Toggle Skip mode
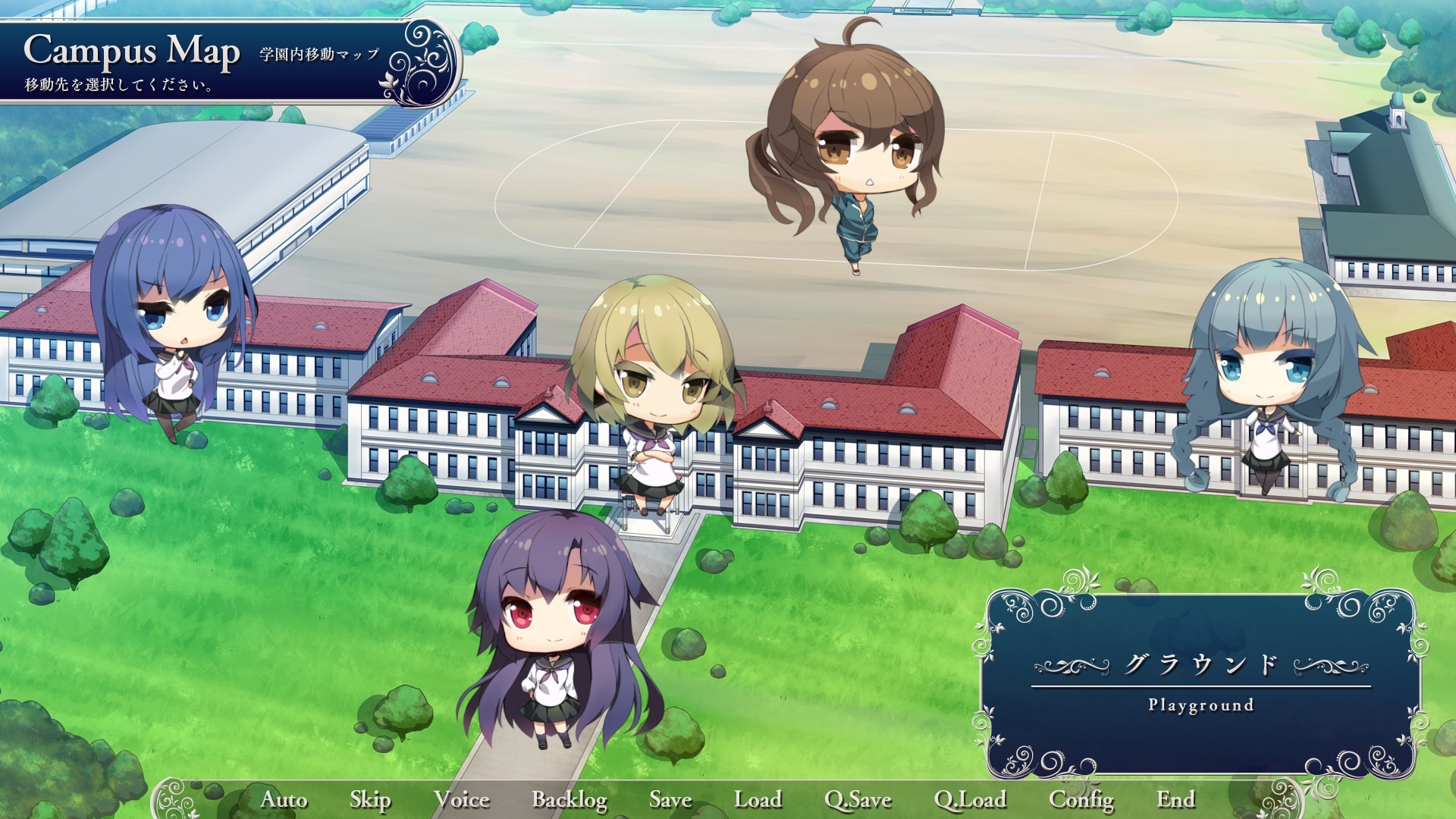Viewport: 1456px width, 819px height. (x=369, y=799)
